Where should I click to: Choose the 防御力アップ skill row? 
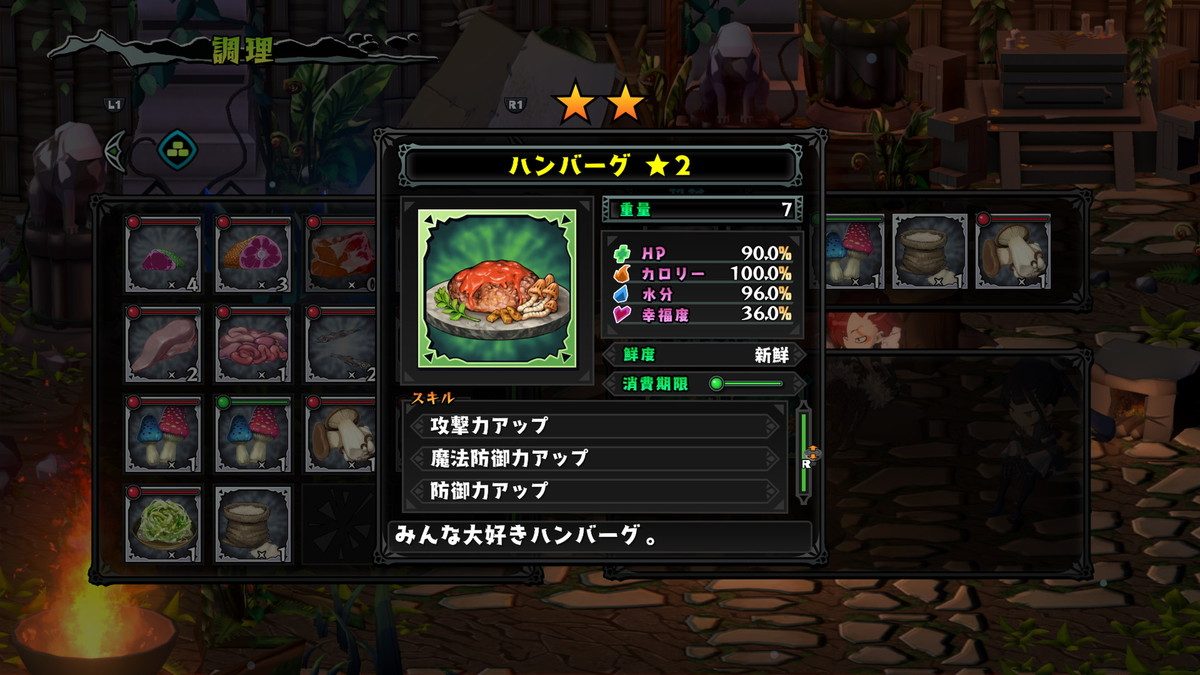tap(596, 490)
